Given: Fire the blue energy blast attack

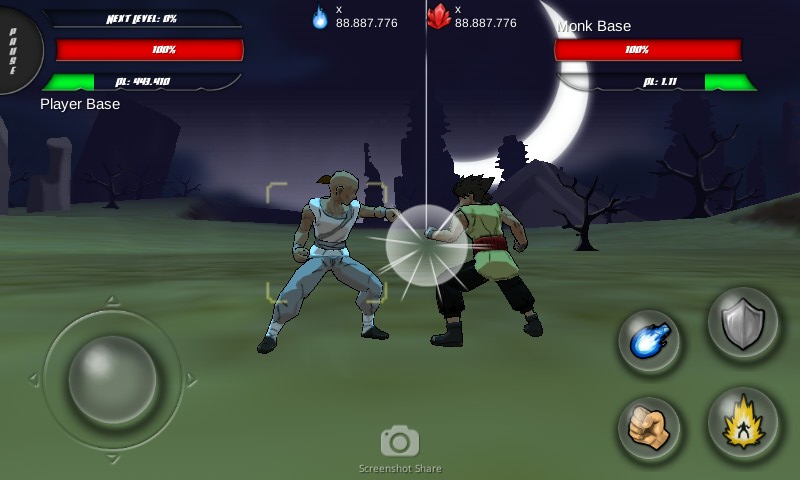Looking at the screenshot, I should click(649, 342).
